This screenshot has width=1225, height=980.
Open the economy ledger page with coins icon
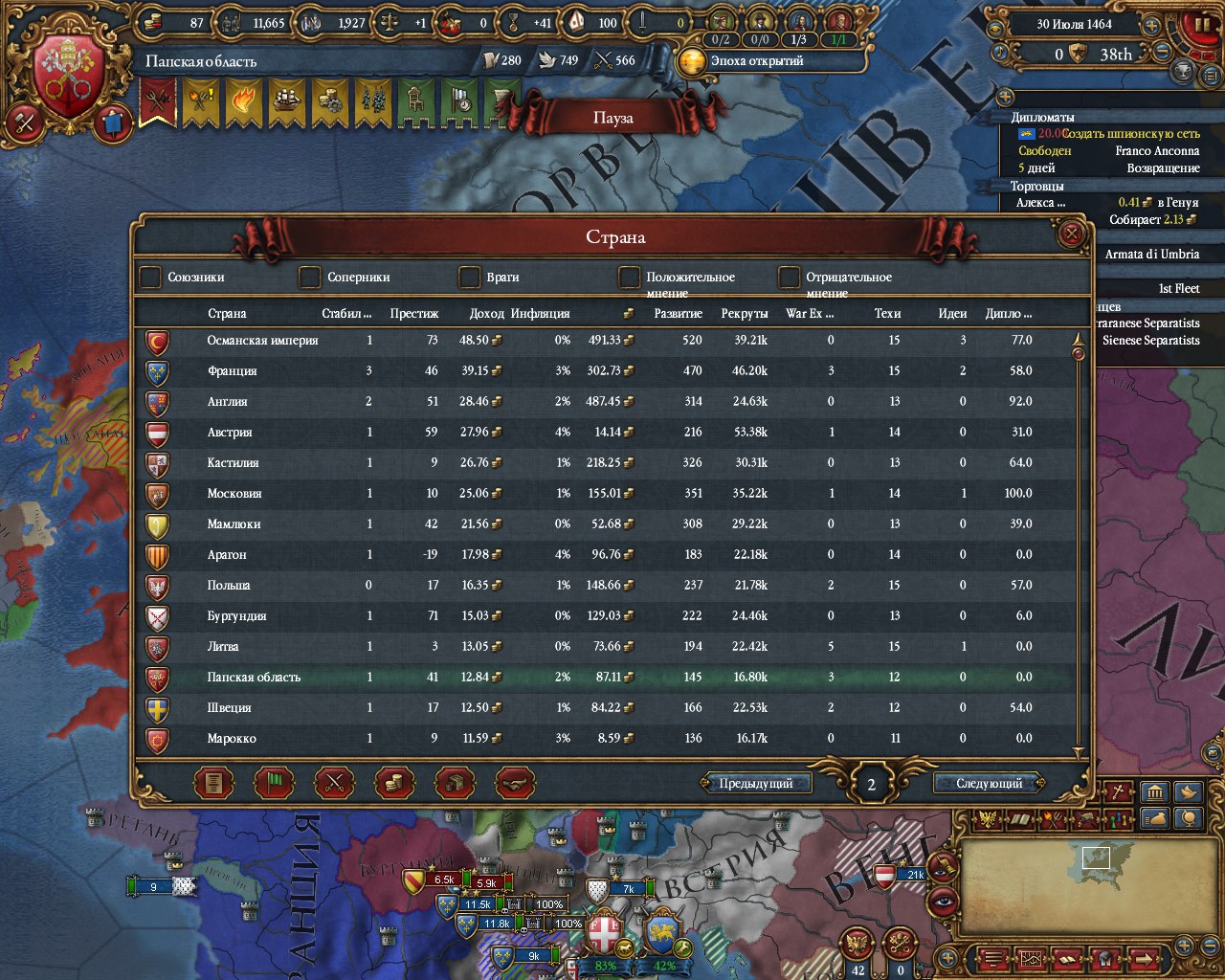[x=392, y=783]
